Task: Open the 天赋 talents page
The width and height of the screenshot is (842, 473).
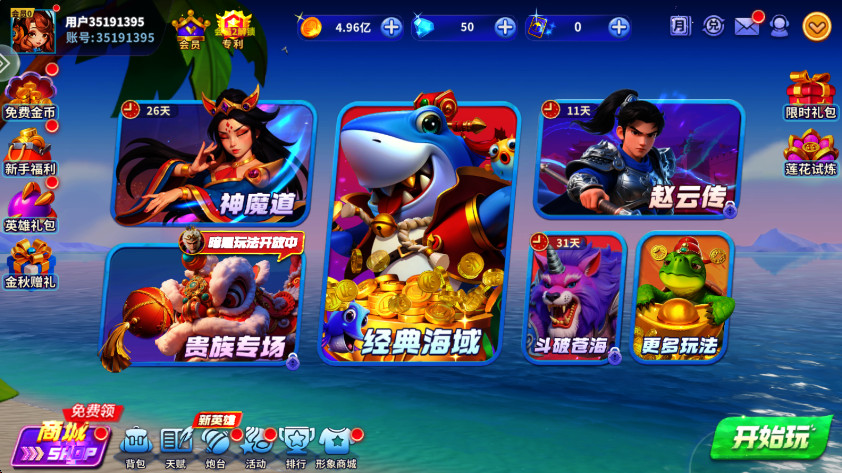Action: pyautogui.click(x=175, y=441)
